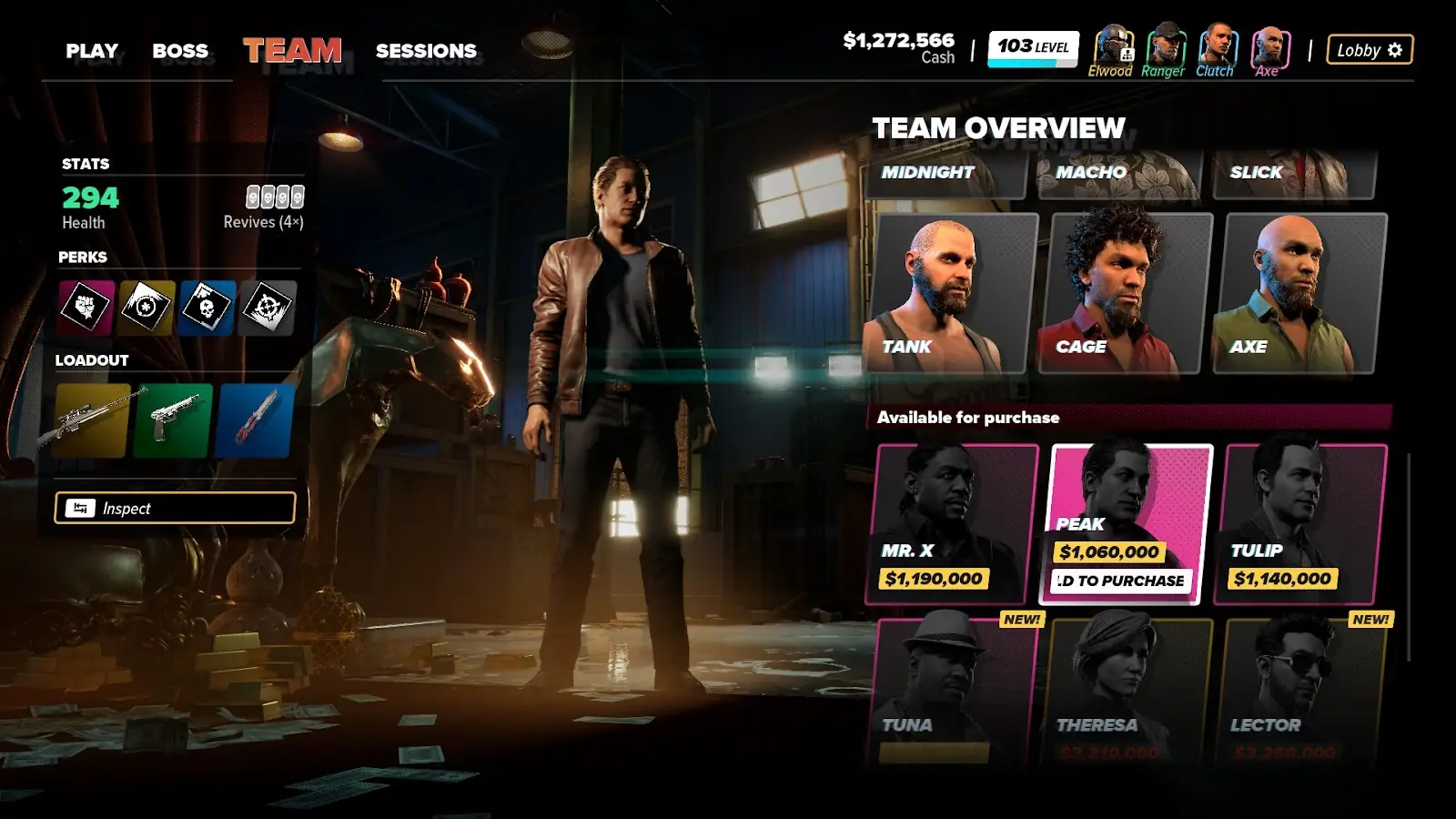Select Mr. X available for purchase
Viewport: 1456px width, 819px height.
951,524
